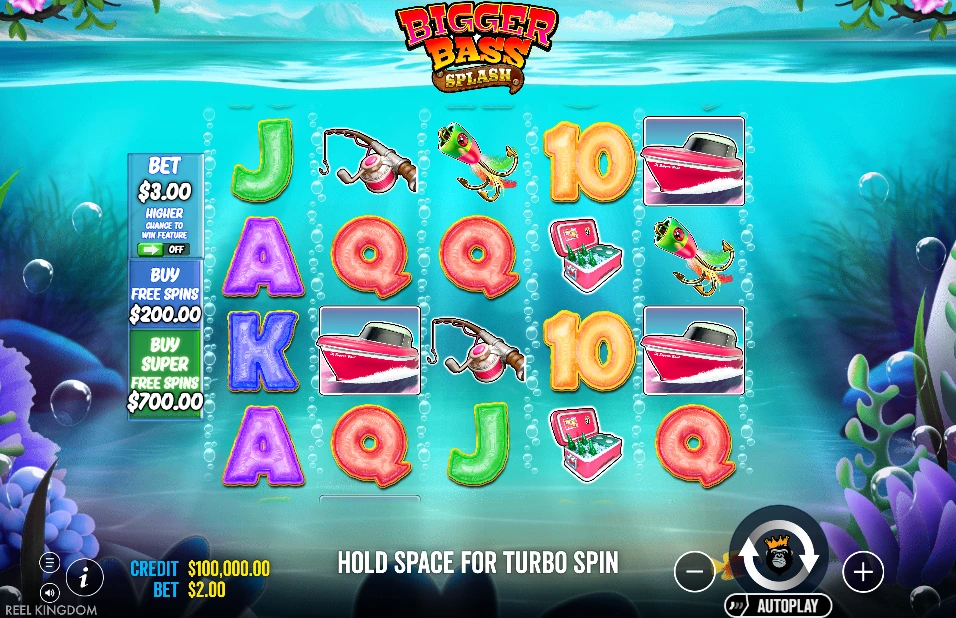956x618 pixels.
Task: Toggle the $3.00 higher chance bet switch
Action: 164,249
